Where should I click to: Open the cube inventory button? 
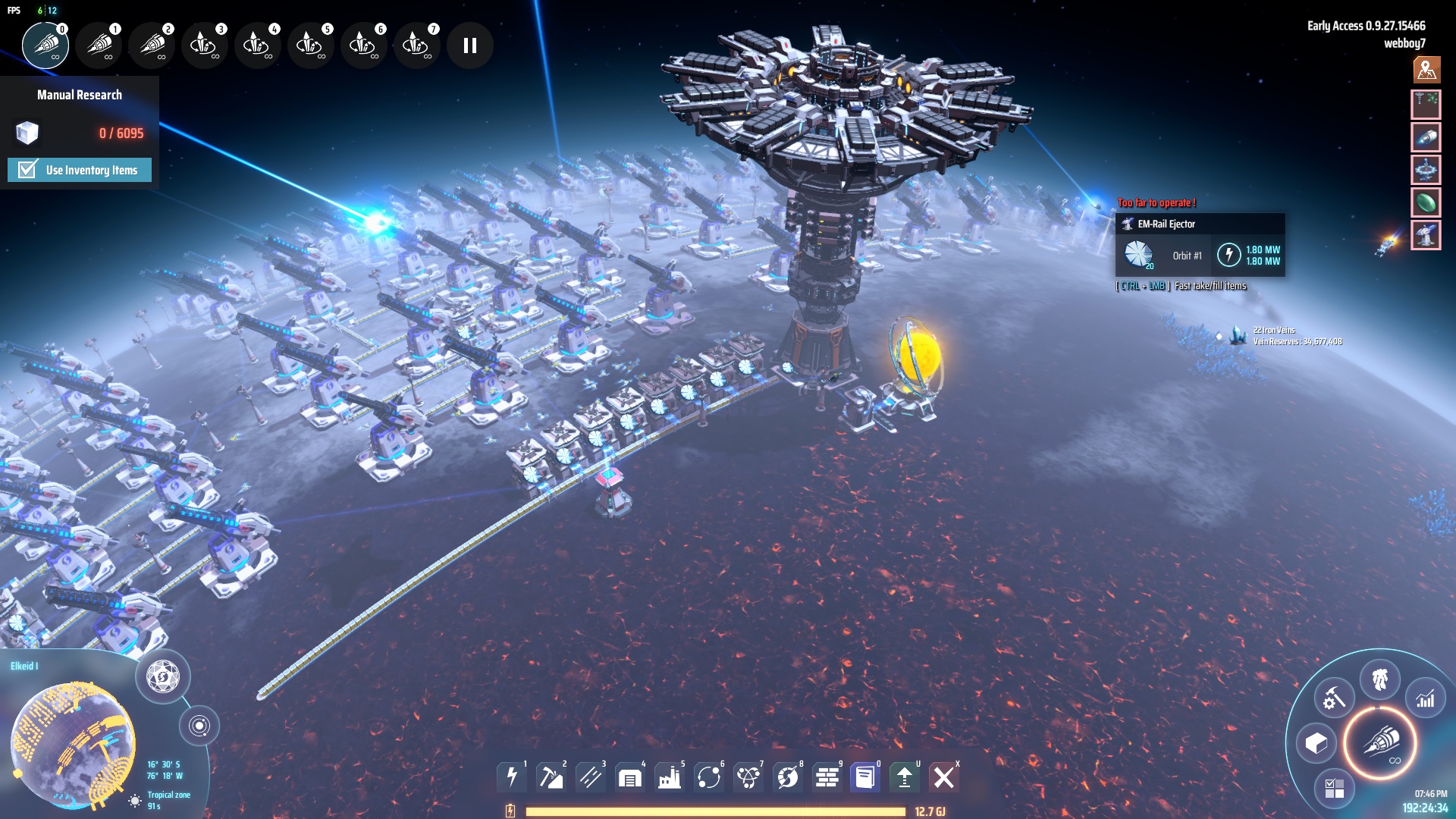point(1316,743)
